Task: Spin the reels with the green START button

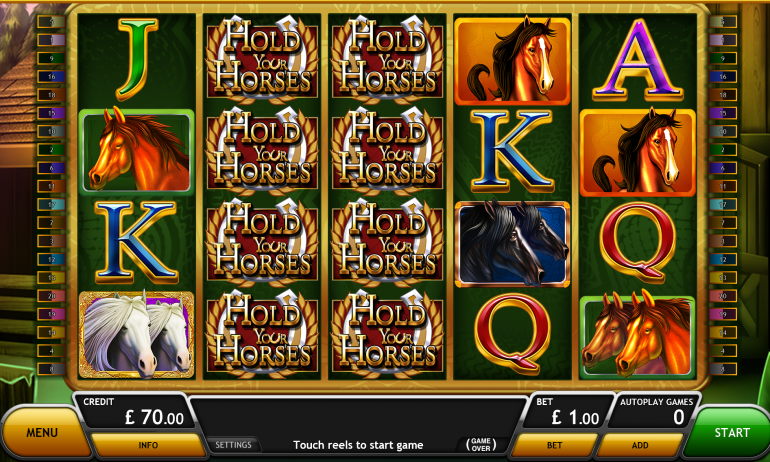Action: (x=731, y=432)
